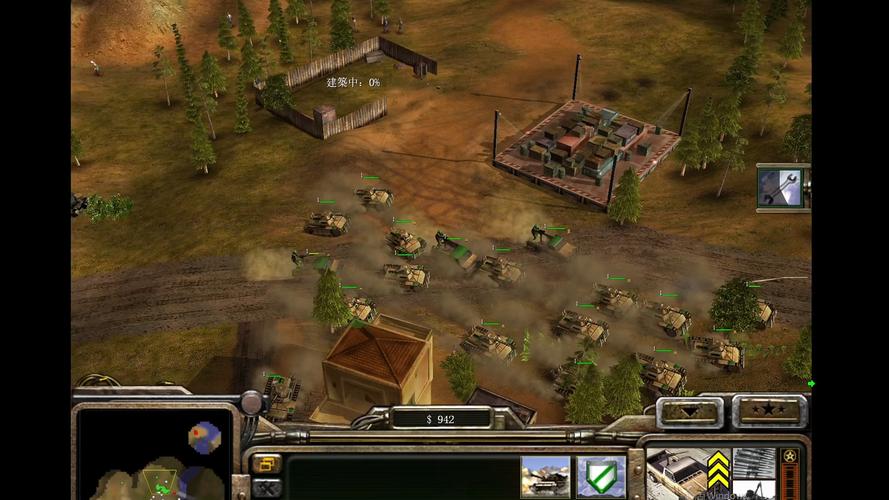This screenshot has width=889, height=500.
Task: Select the tank command icon
Action: pyautogui.click(x=545, y=477)
